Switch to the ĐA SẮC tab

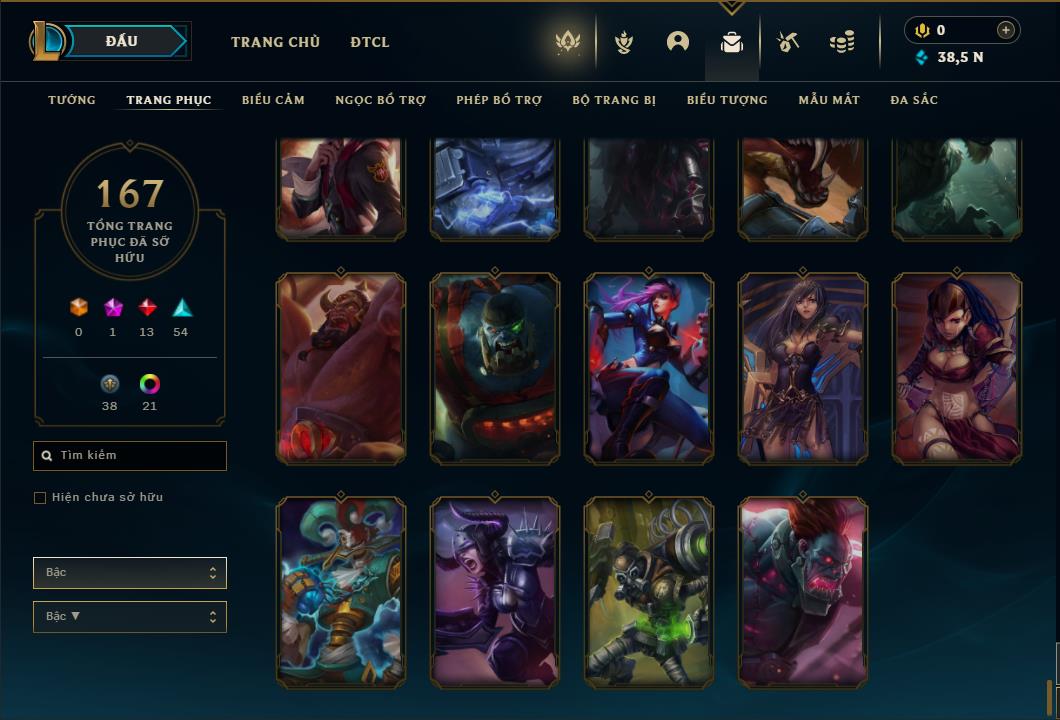[914, 100]
